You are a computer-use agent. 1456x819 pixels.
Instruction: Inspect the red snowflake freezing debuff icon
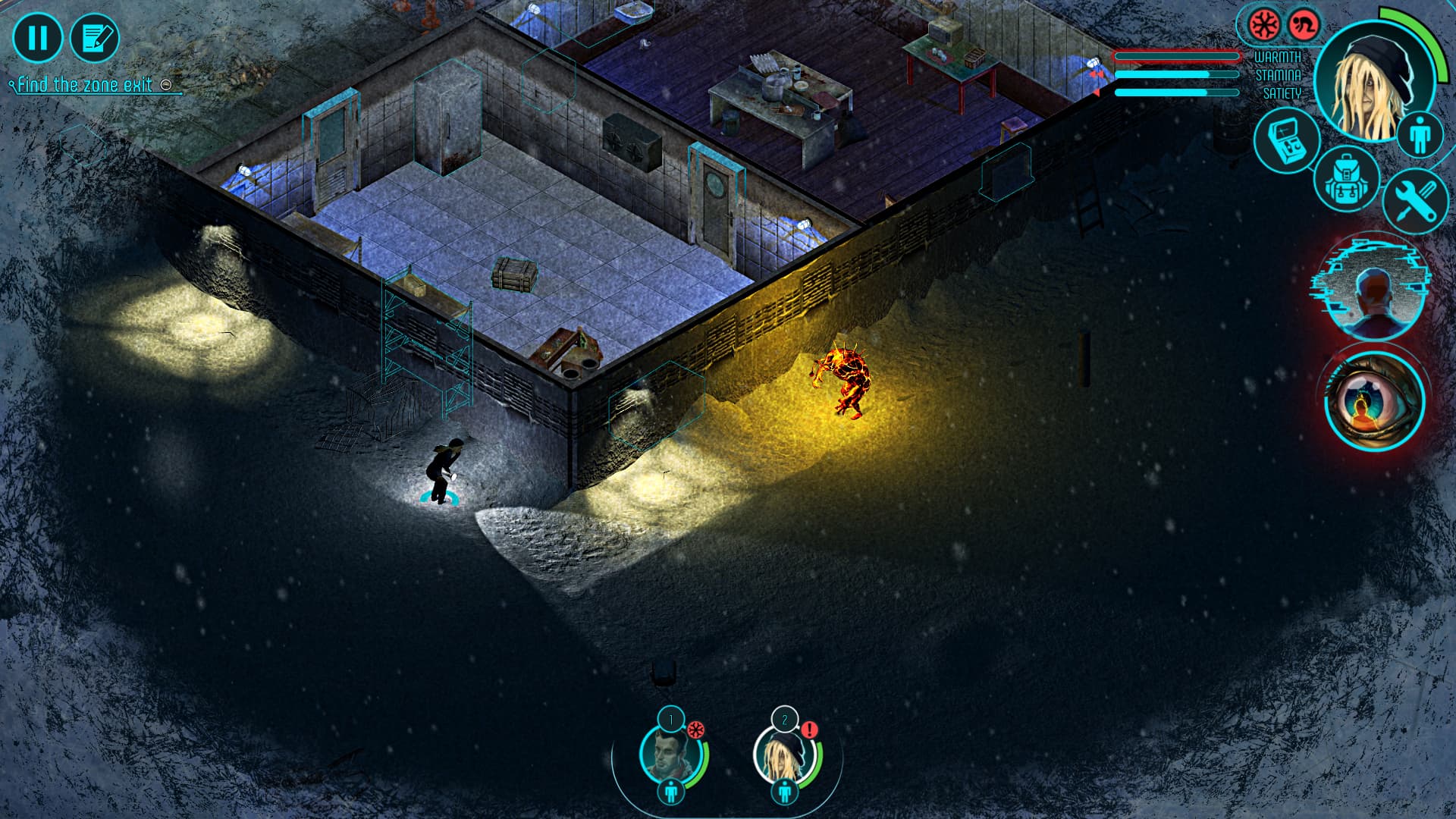[x=1263, y=23]
